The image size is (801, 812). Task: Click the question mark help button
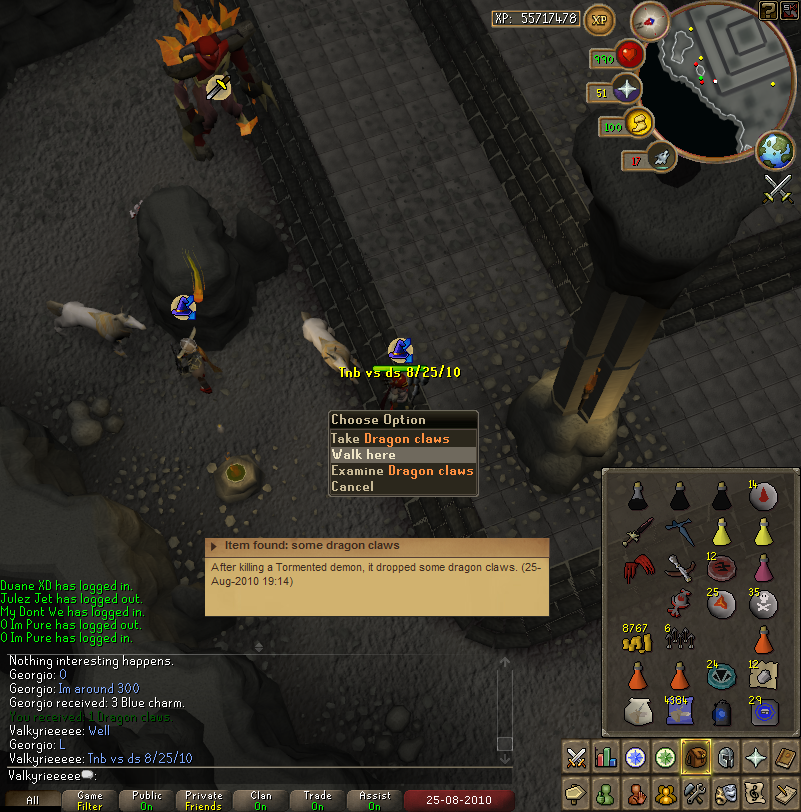coord(768,11)
